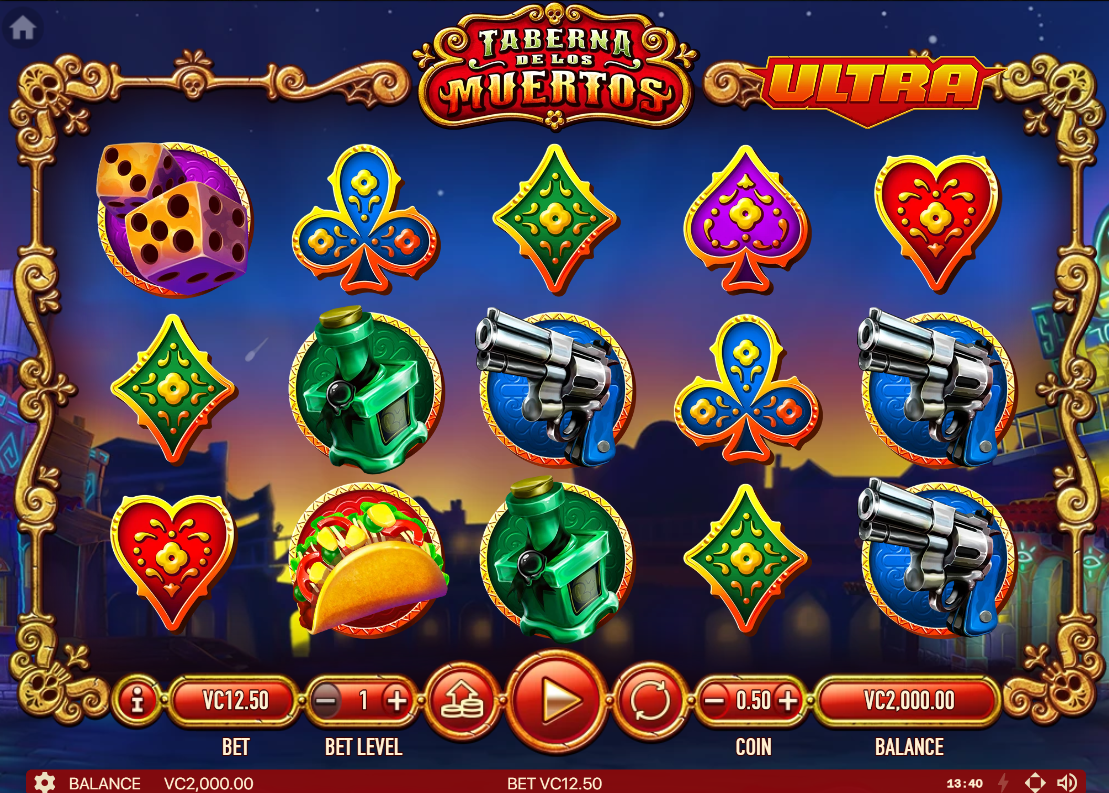The width and height of the screenshot is (1109, 793).
Task: Decrease the bet level
Action: click(x=326, y=701)
